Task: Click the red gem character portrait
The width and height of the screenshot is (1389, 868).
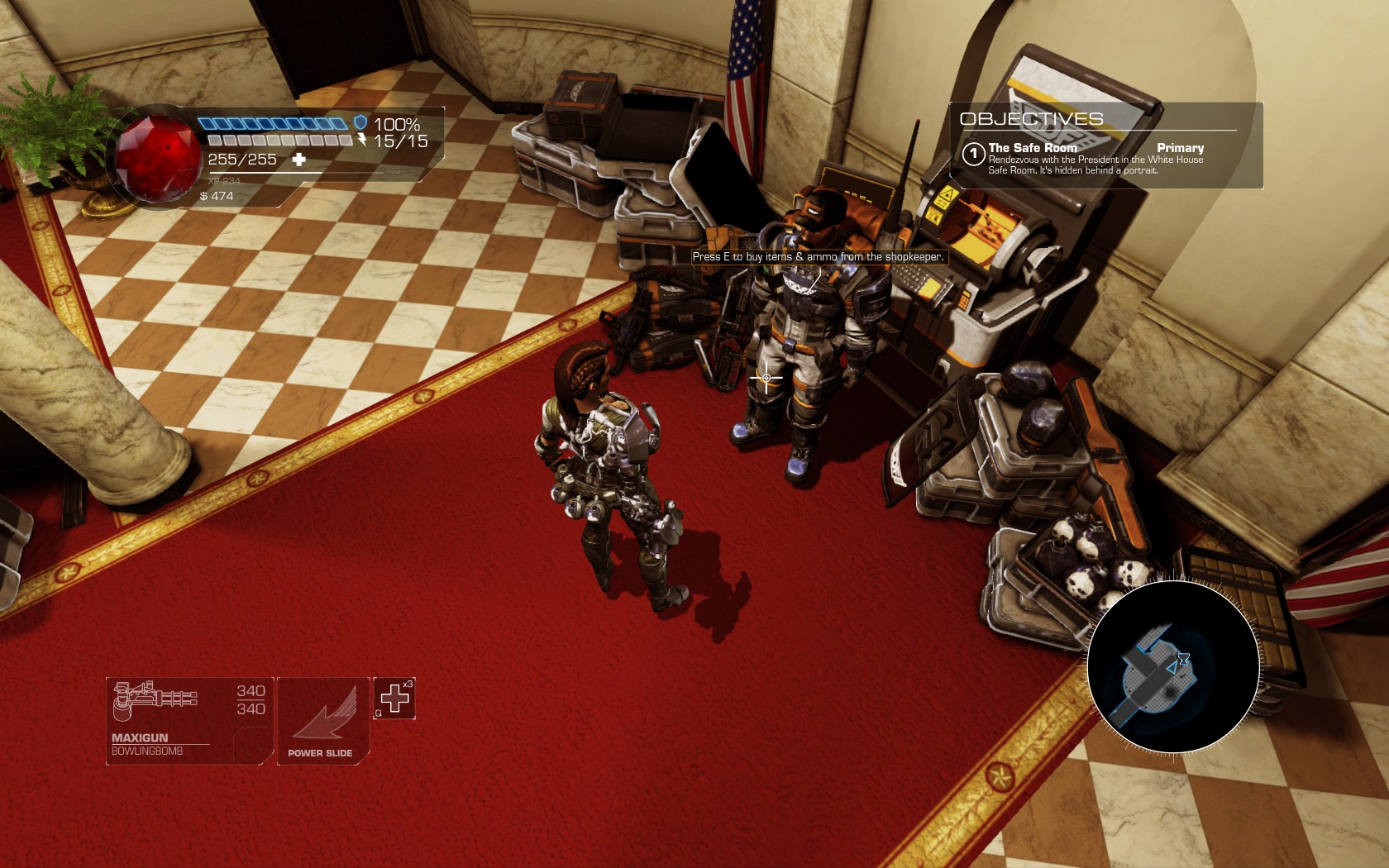Action: (x=157, y=157)
